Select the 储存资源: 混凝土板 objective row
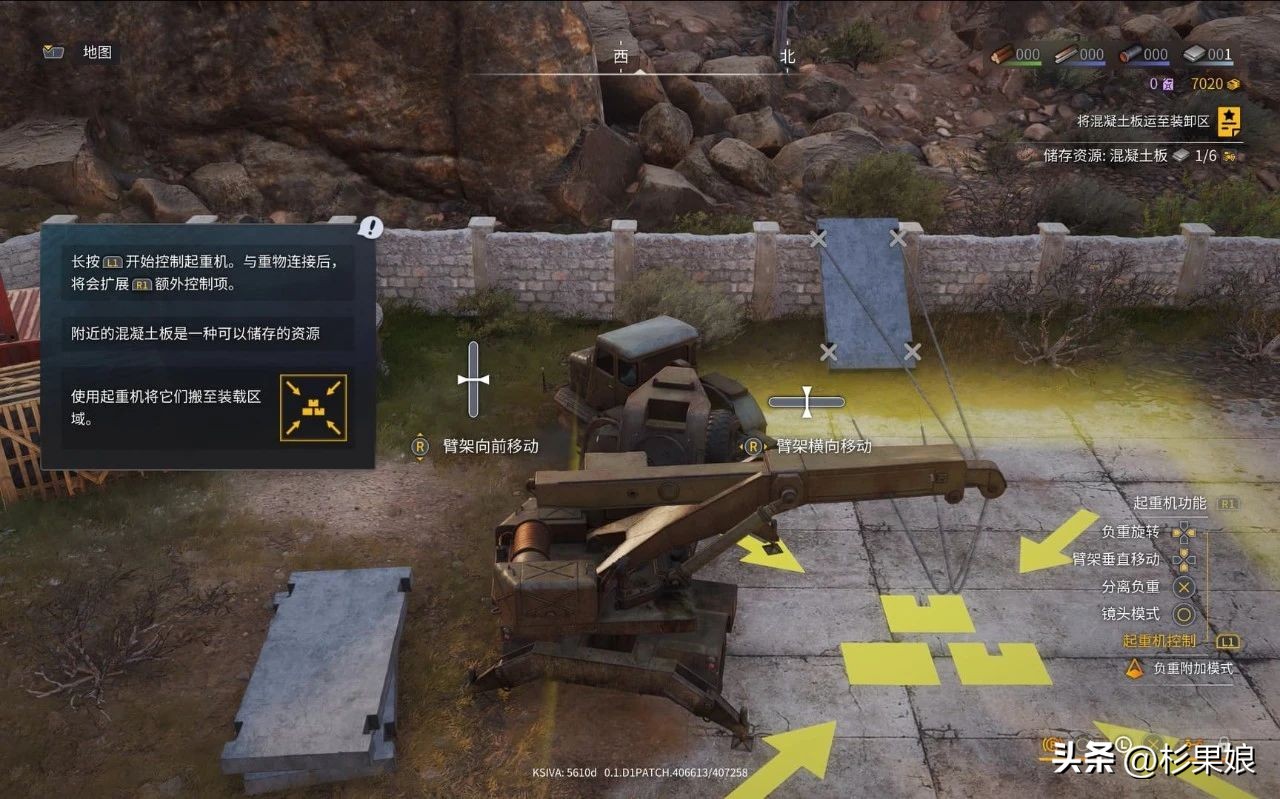Image resolution: width=1280 pixels, height=799 pixels. click(x=1130, y=156)
